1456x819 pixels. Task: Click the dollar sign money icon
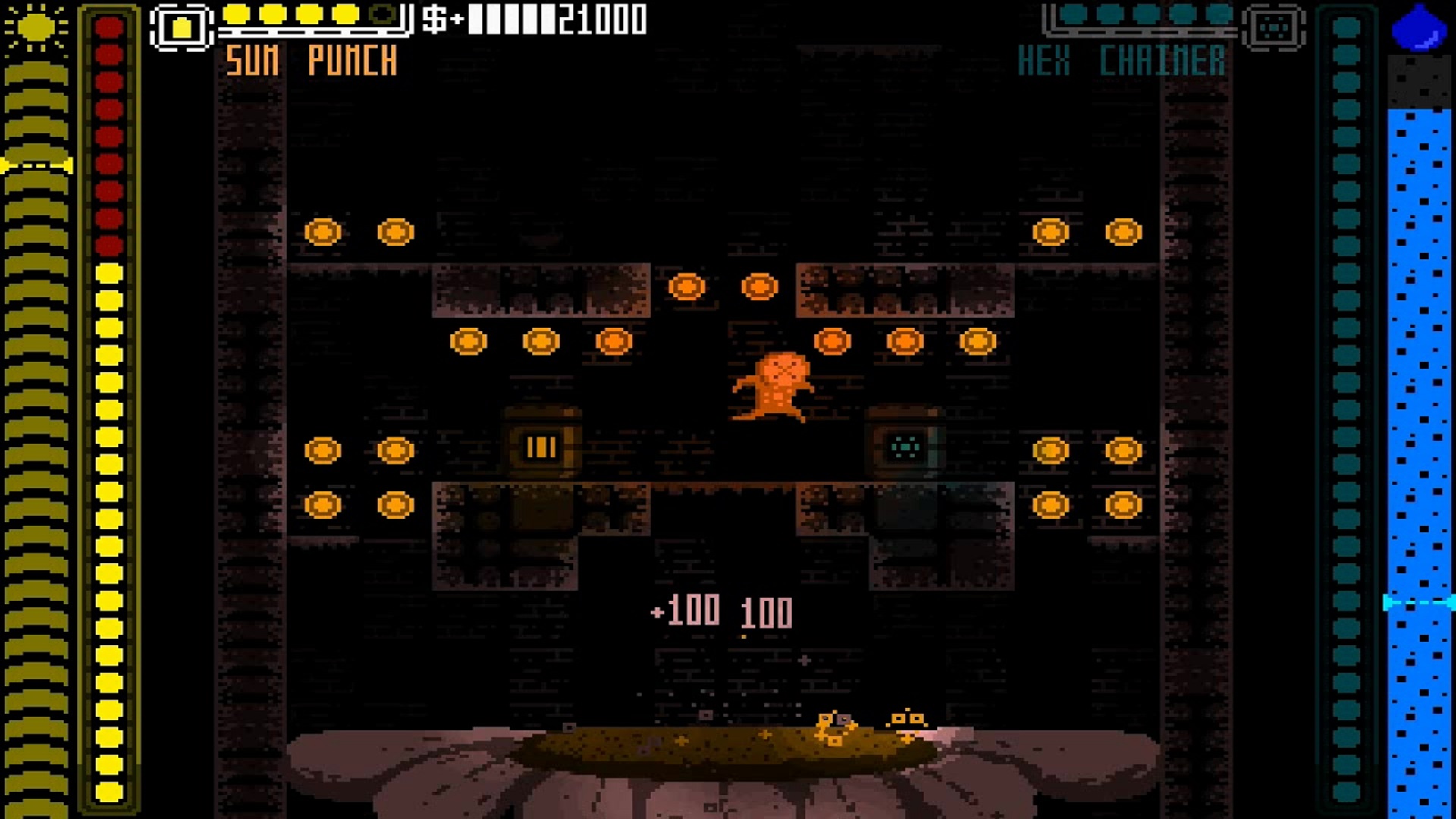coord(435,19)
